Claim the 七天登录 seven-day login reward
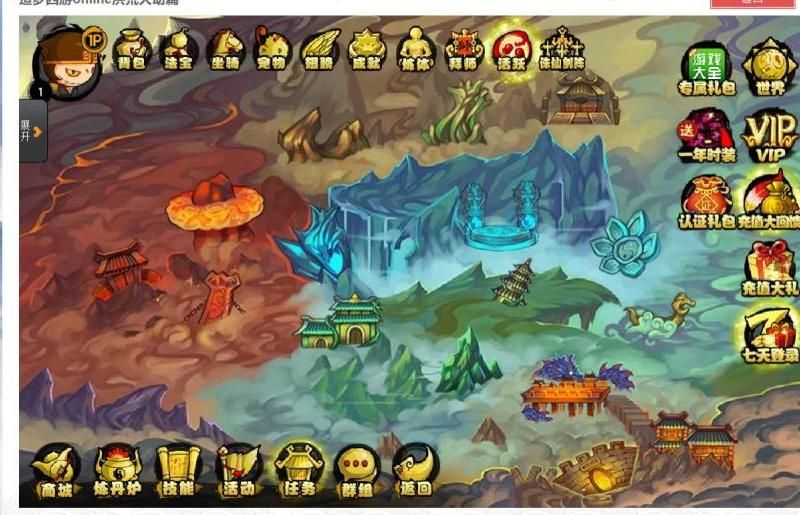 (x=769, y=335)
